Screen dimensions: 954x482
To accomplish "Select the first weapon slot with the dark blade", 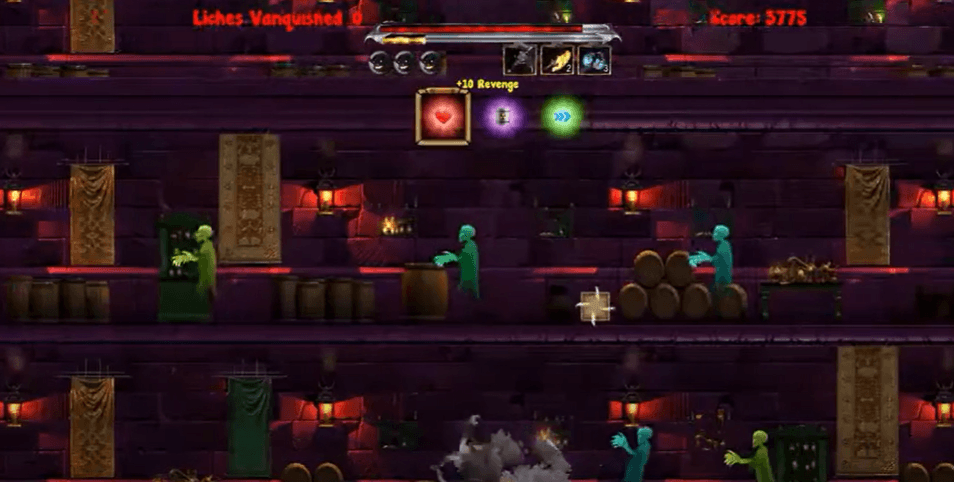I will click(519, 60).
